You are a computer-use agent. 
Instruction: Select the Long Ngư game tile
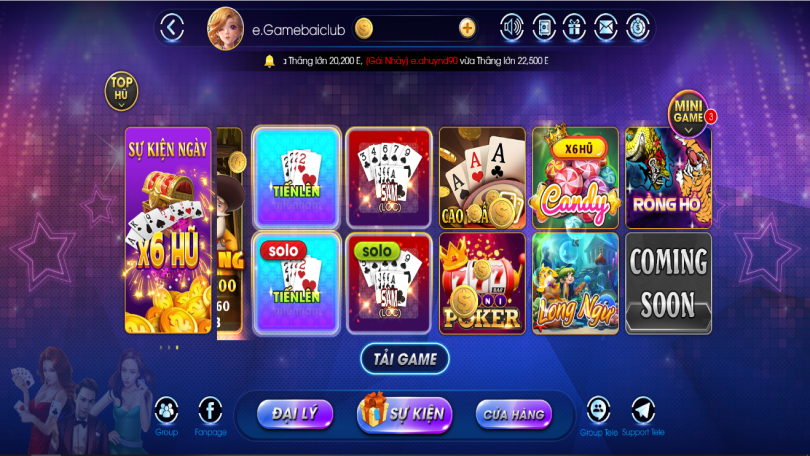575,282
